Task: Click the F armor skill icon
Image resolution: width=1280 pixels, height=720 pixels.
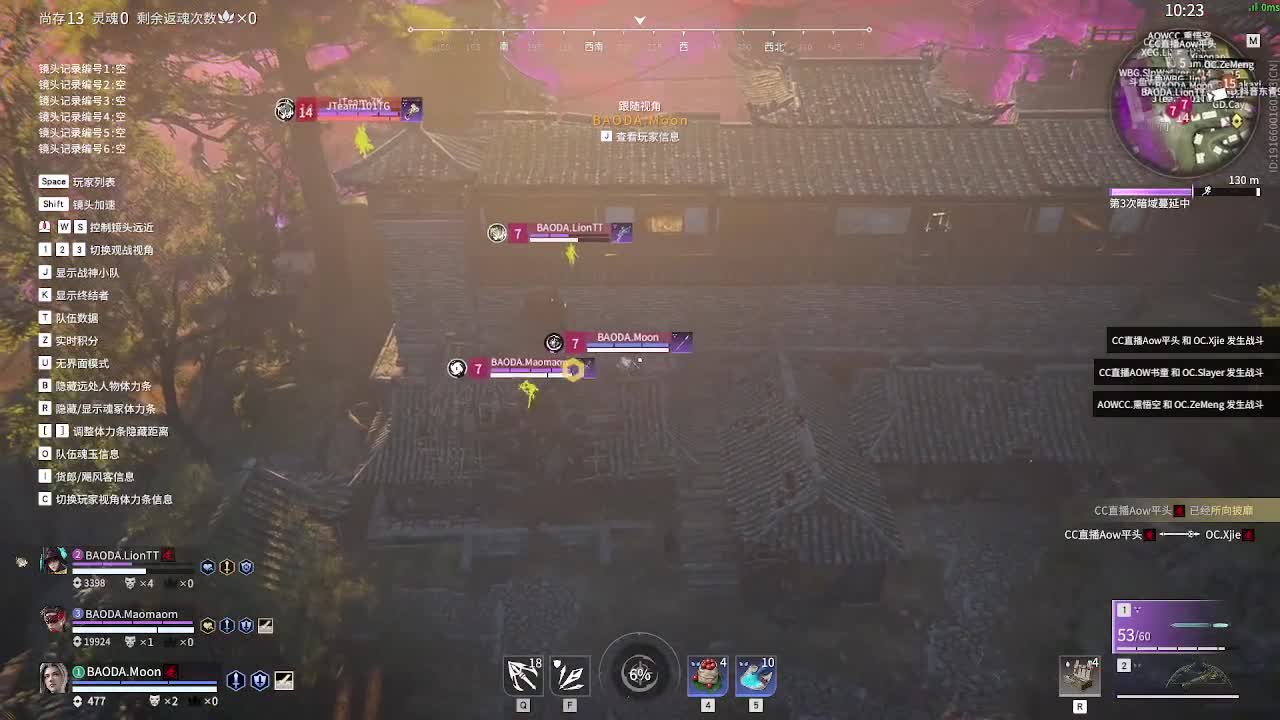Action: pyautogui.click(x=570, y=674)
